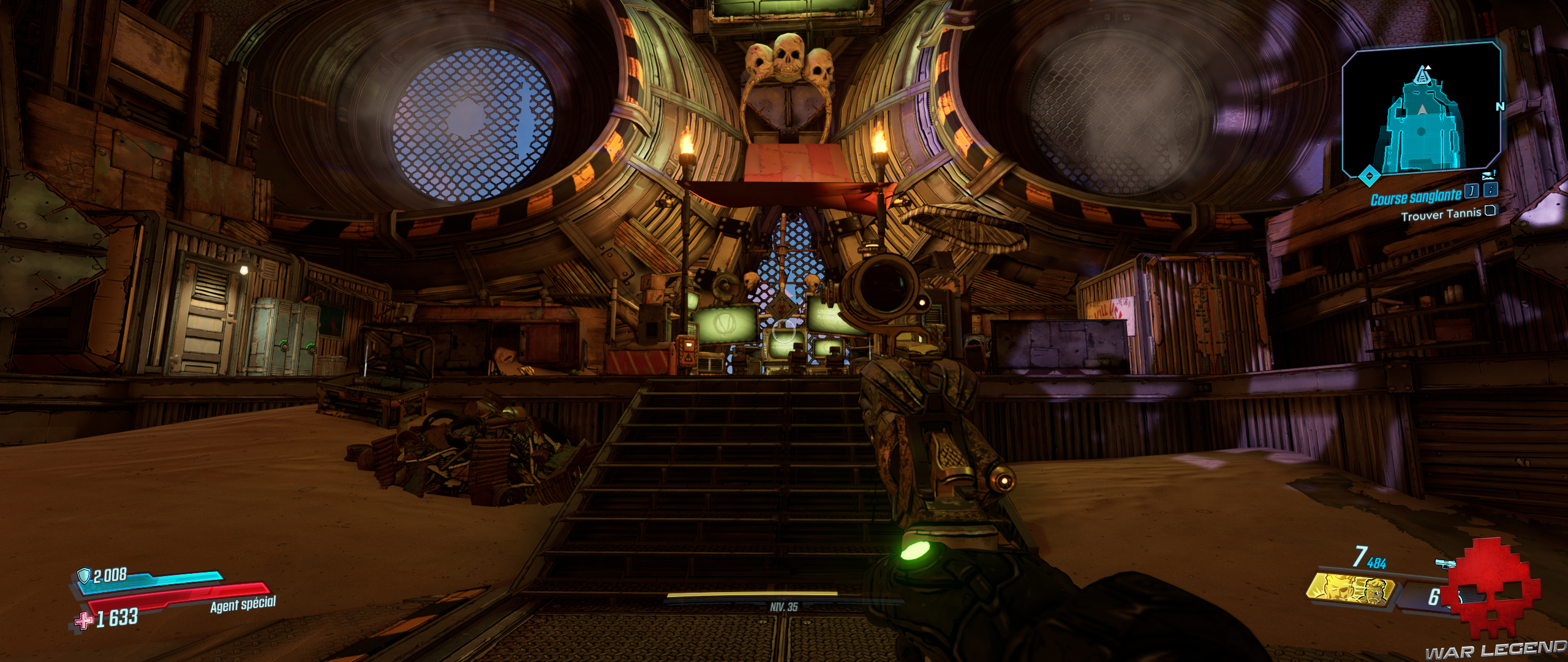Click the diamond waypoint icon below the minimap
Screen dimensions: 1568x662
point(1369,175)
